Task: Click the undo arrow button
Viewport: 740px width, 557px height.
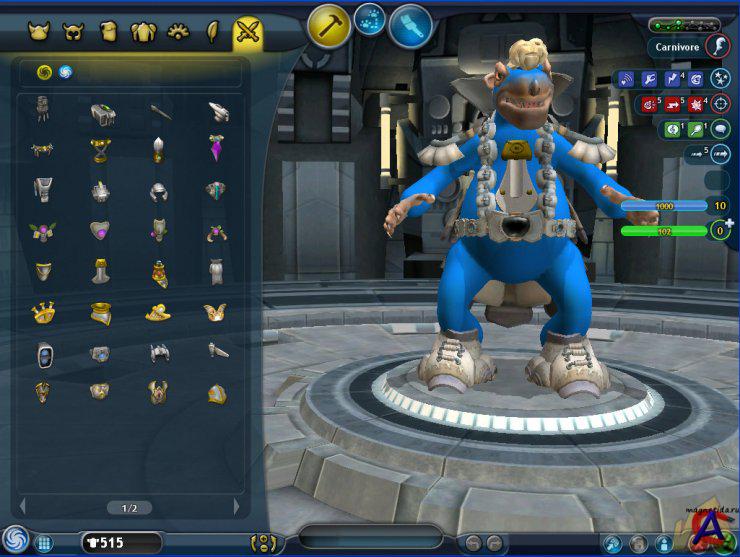Action: pos(471,543)
